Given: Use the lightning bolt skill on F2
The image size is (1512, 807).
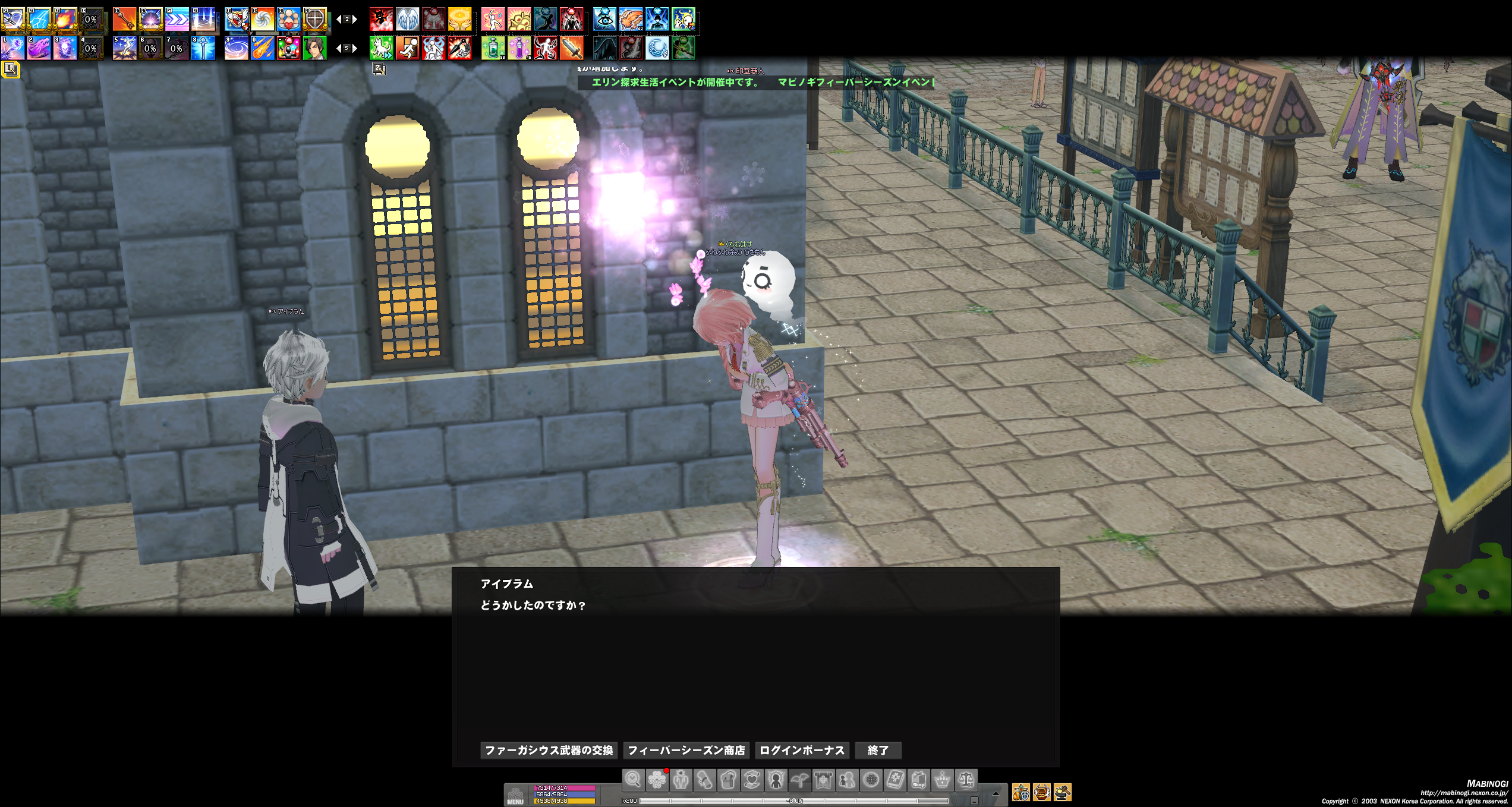Looking at the screenshot, I should [39, 20].
